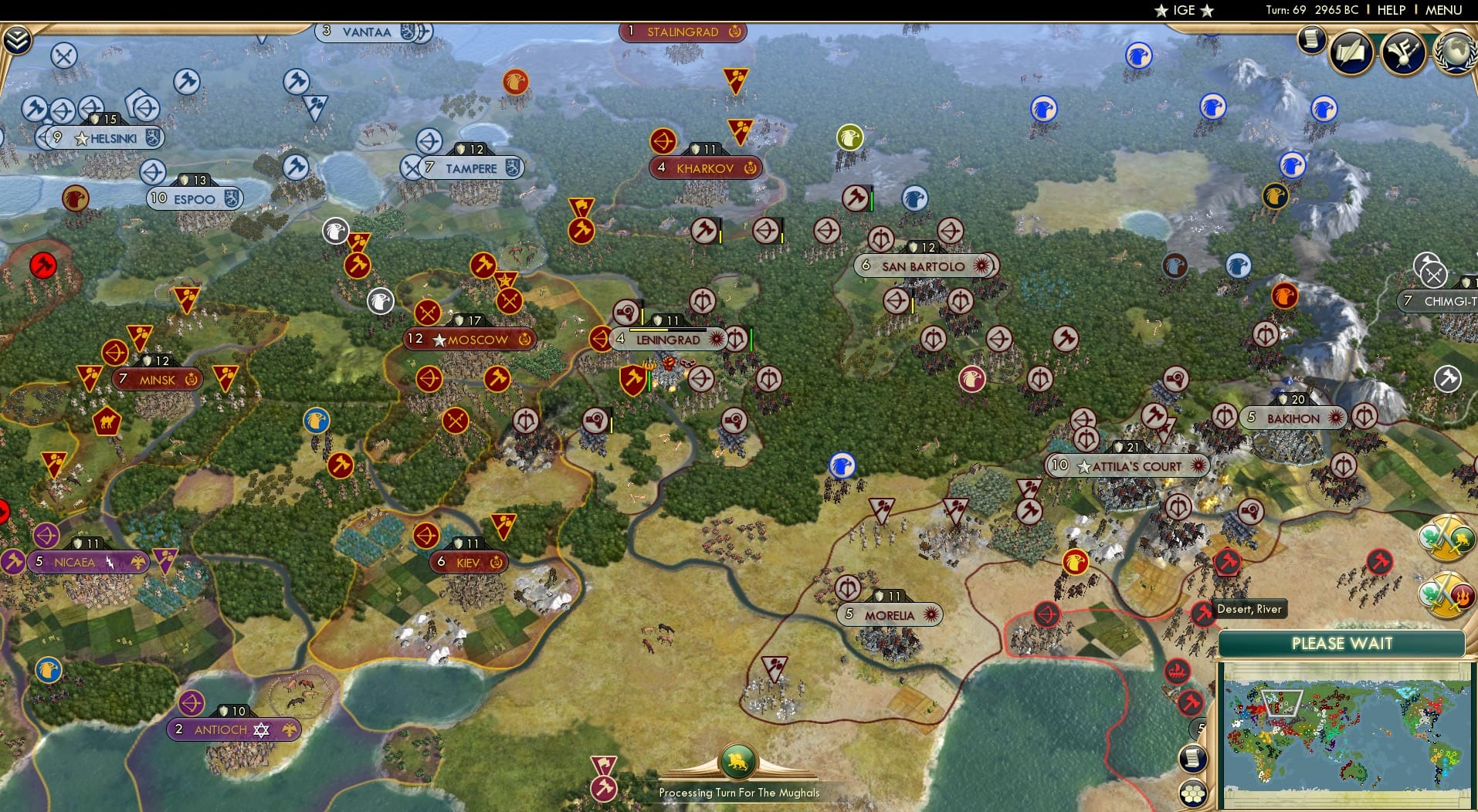Click the small scroll icon beside the minimap
The width and height of the screenshot is (1478, 812).
[1194, 759]
